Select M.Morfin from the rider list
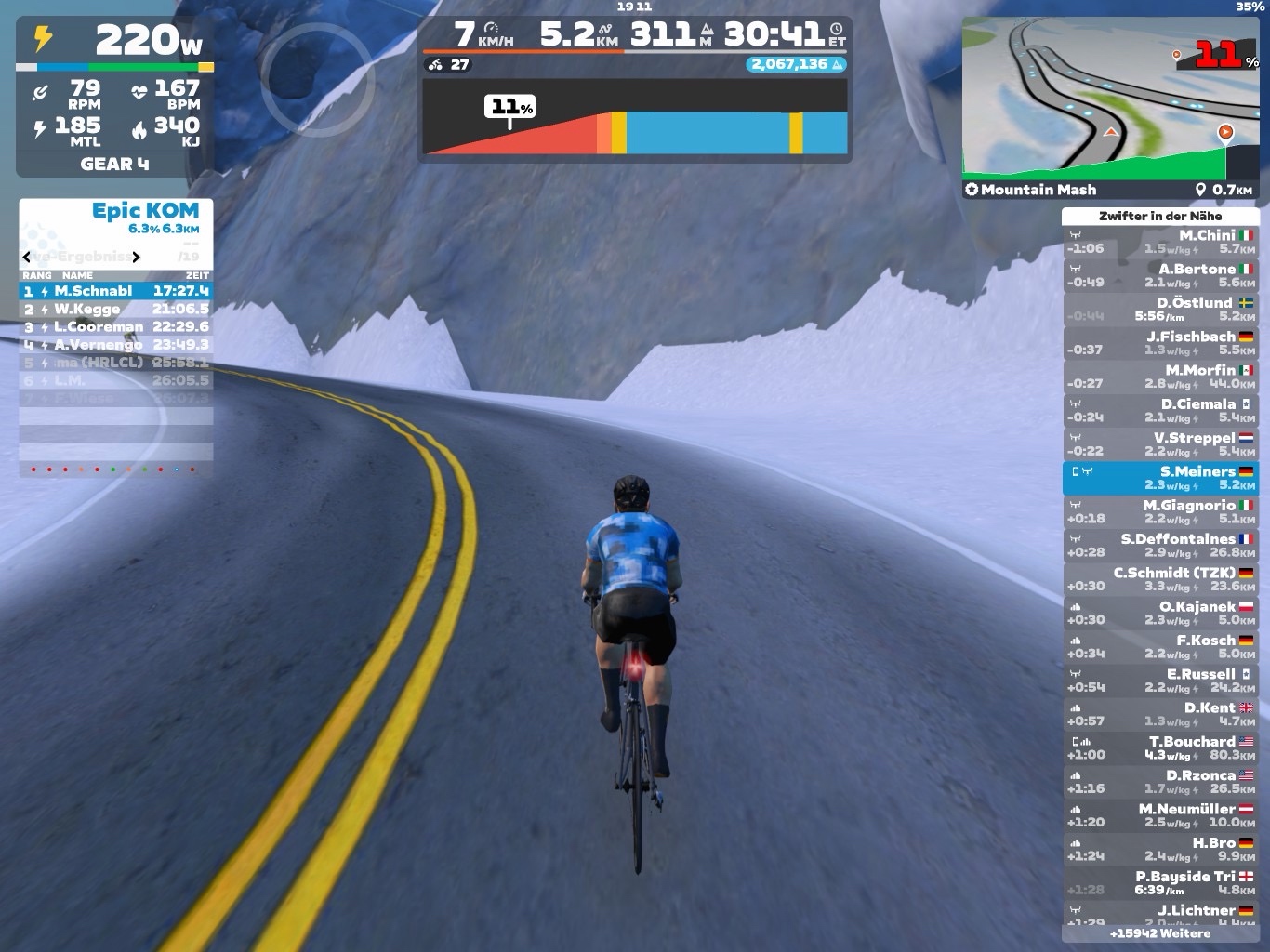The image size is (1270, 952). (x=1160, y=377)
